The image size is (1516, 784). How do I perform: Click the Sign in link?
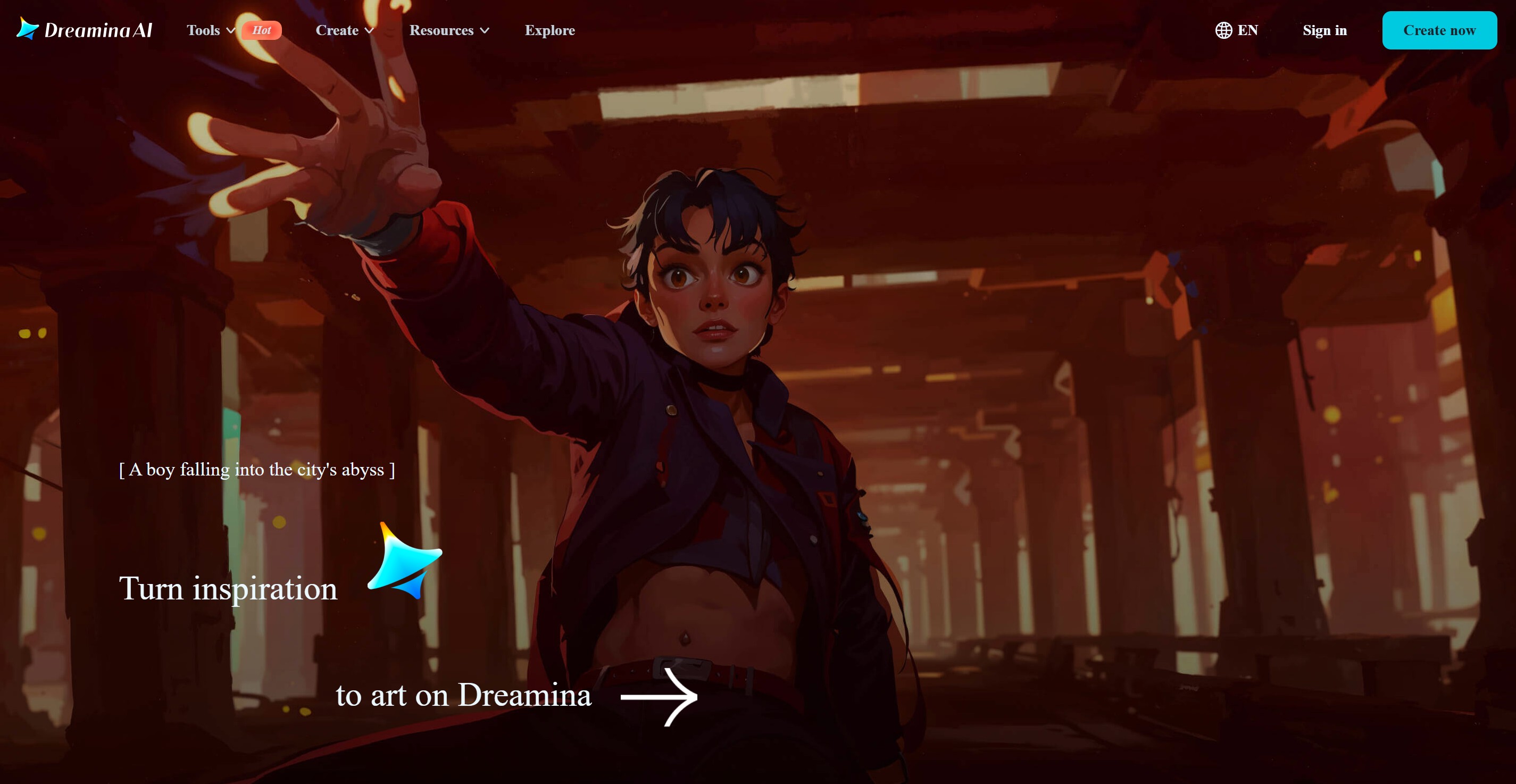(1324, 30)
